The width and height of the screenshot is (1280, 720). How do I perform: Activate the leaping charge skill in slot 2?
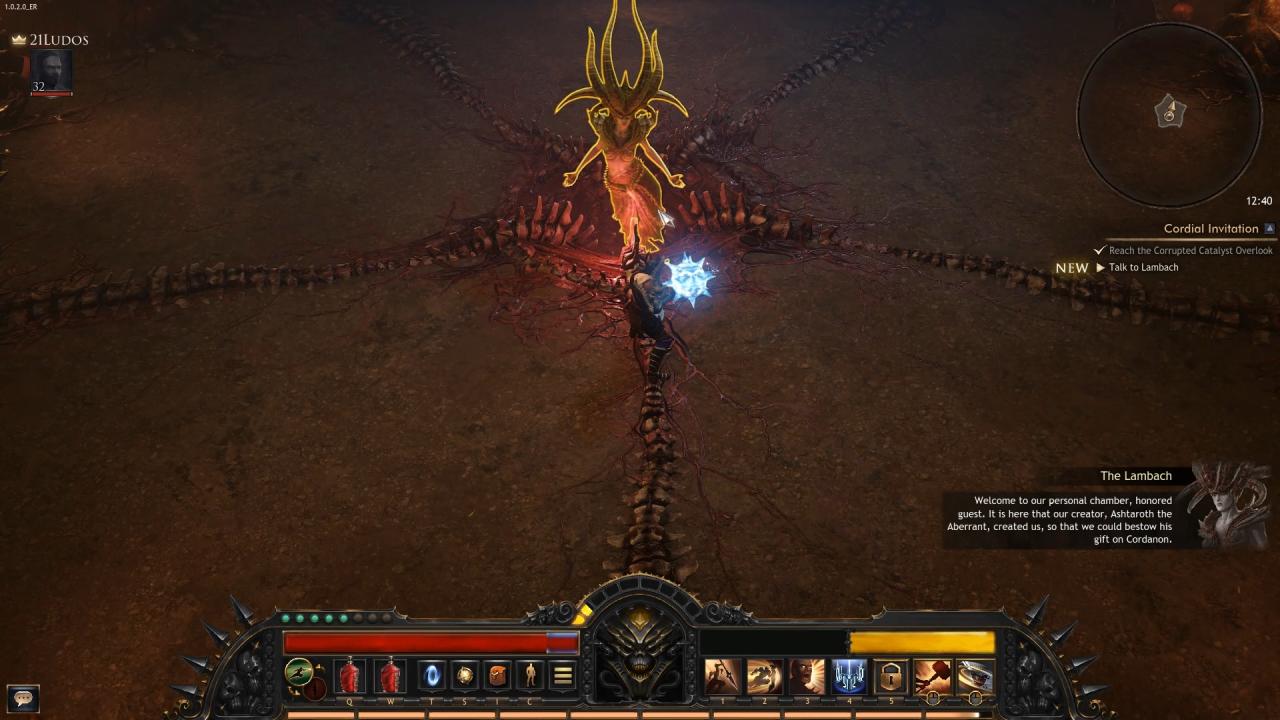tap(765, 676)
